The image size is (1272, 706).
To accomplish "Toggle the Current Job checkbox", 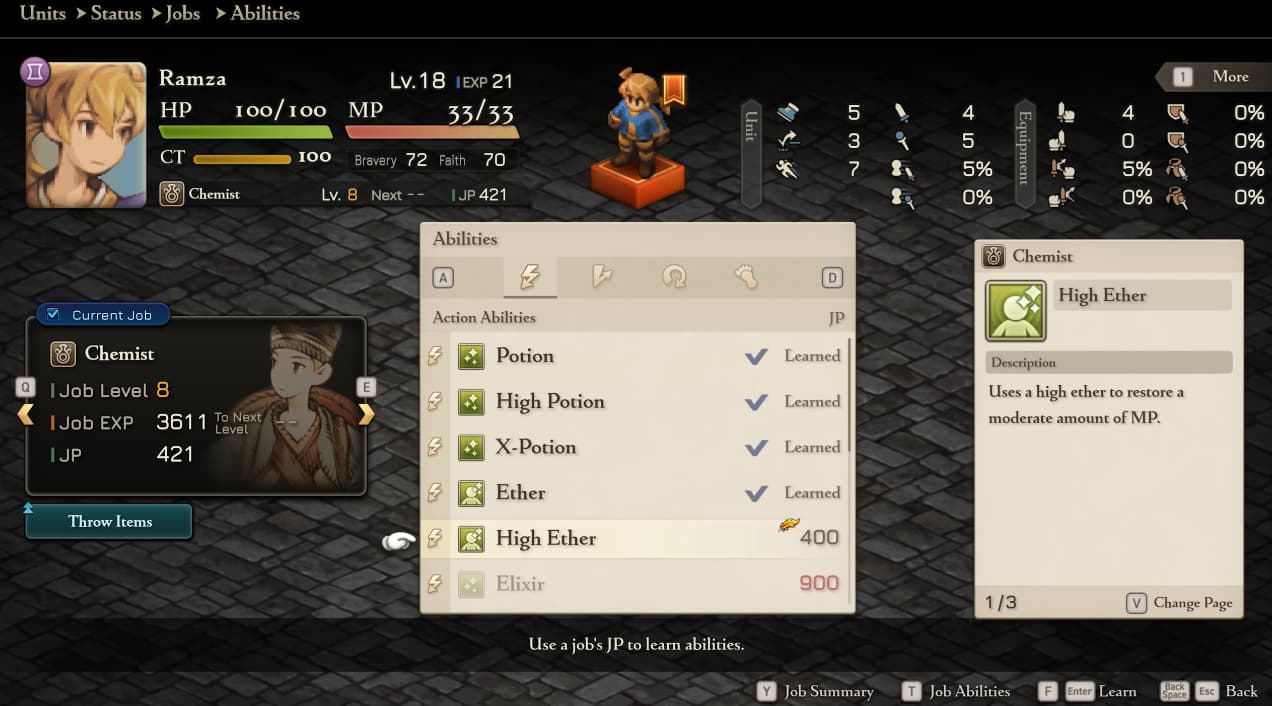I will click(x=54, y=315).
